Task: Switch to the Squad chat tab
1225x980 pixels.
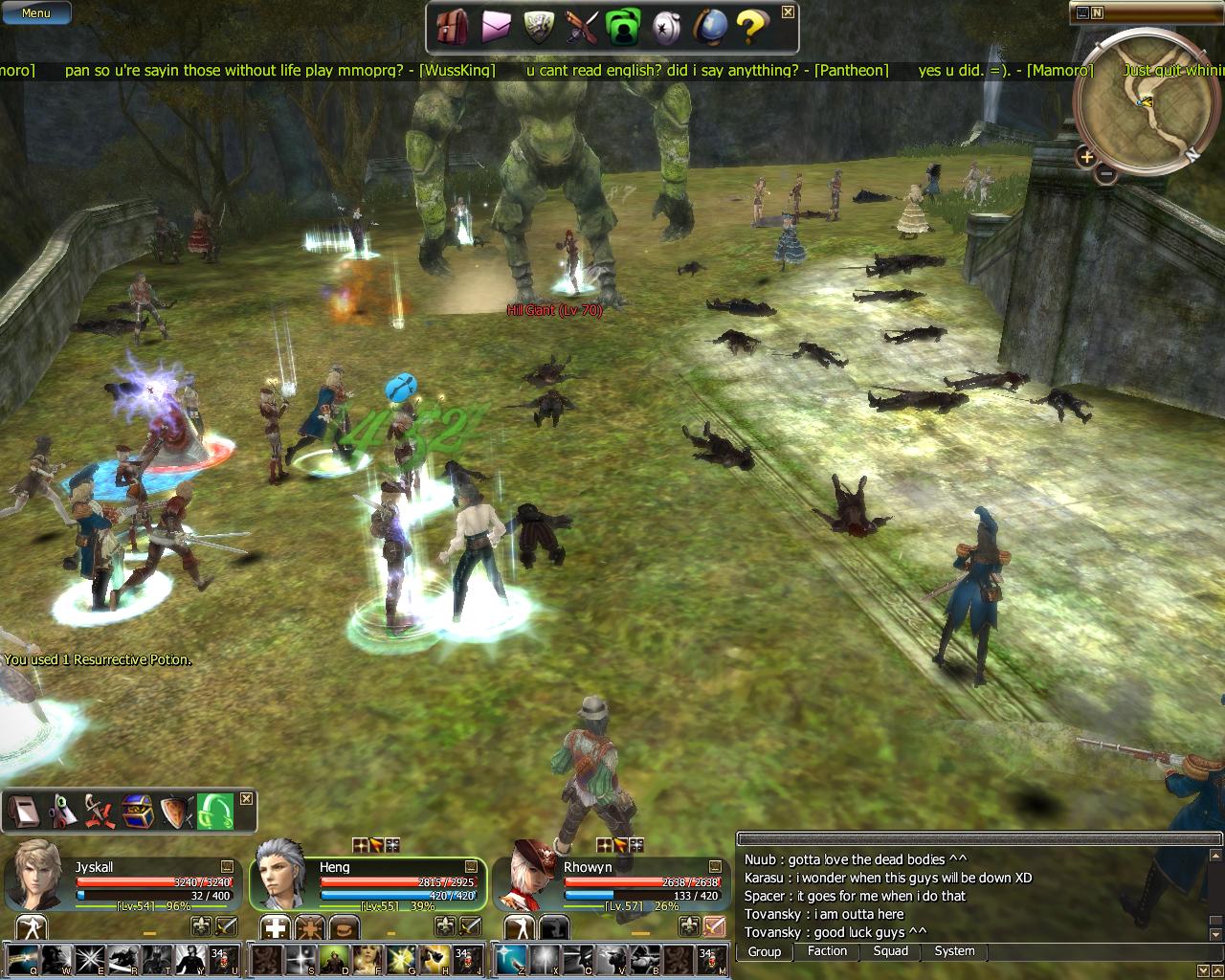Action: [890, 951]
